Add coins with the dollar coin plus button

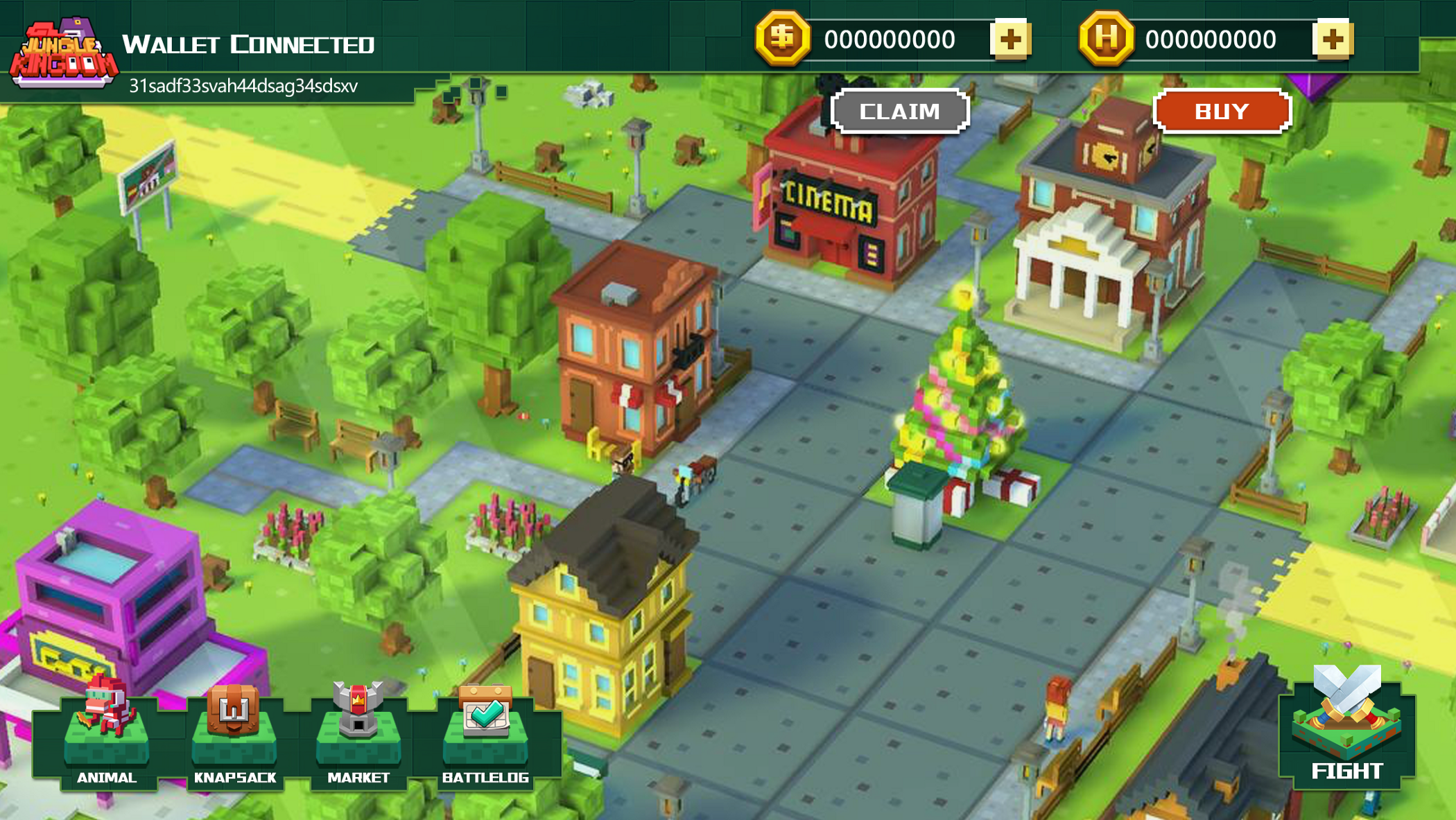click(1010, 40)
